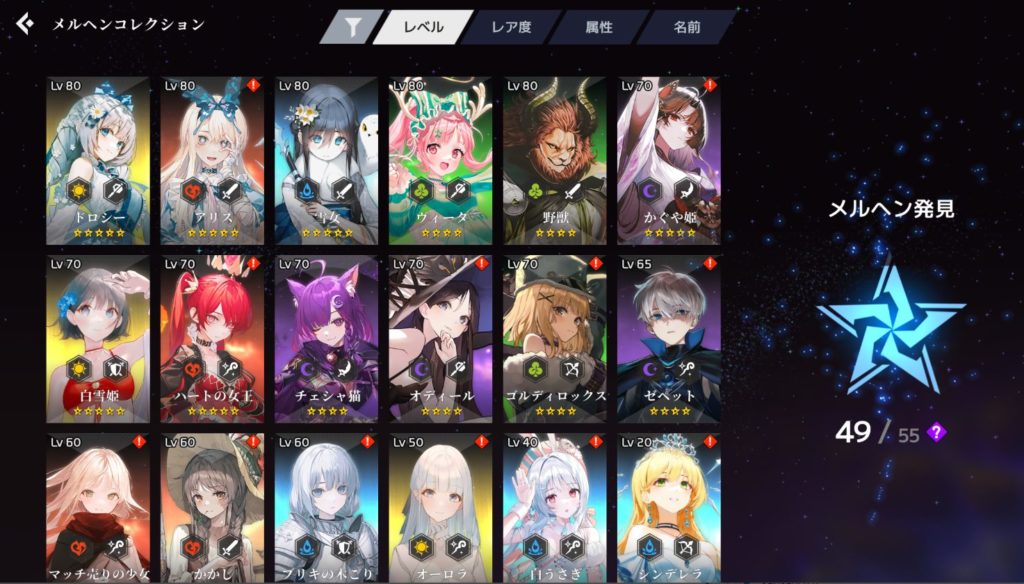The height and width of the screenshot is (584, 1024).
Task: Open the オーロラ character card
Action: pyautogui.click(x=440, y=508)
